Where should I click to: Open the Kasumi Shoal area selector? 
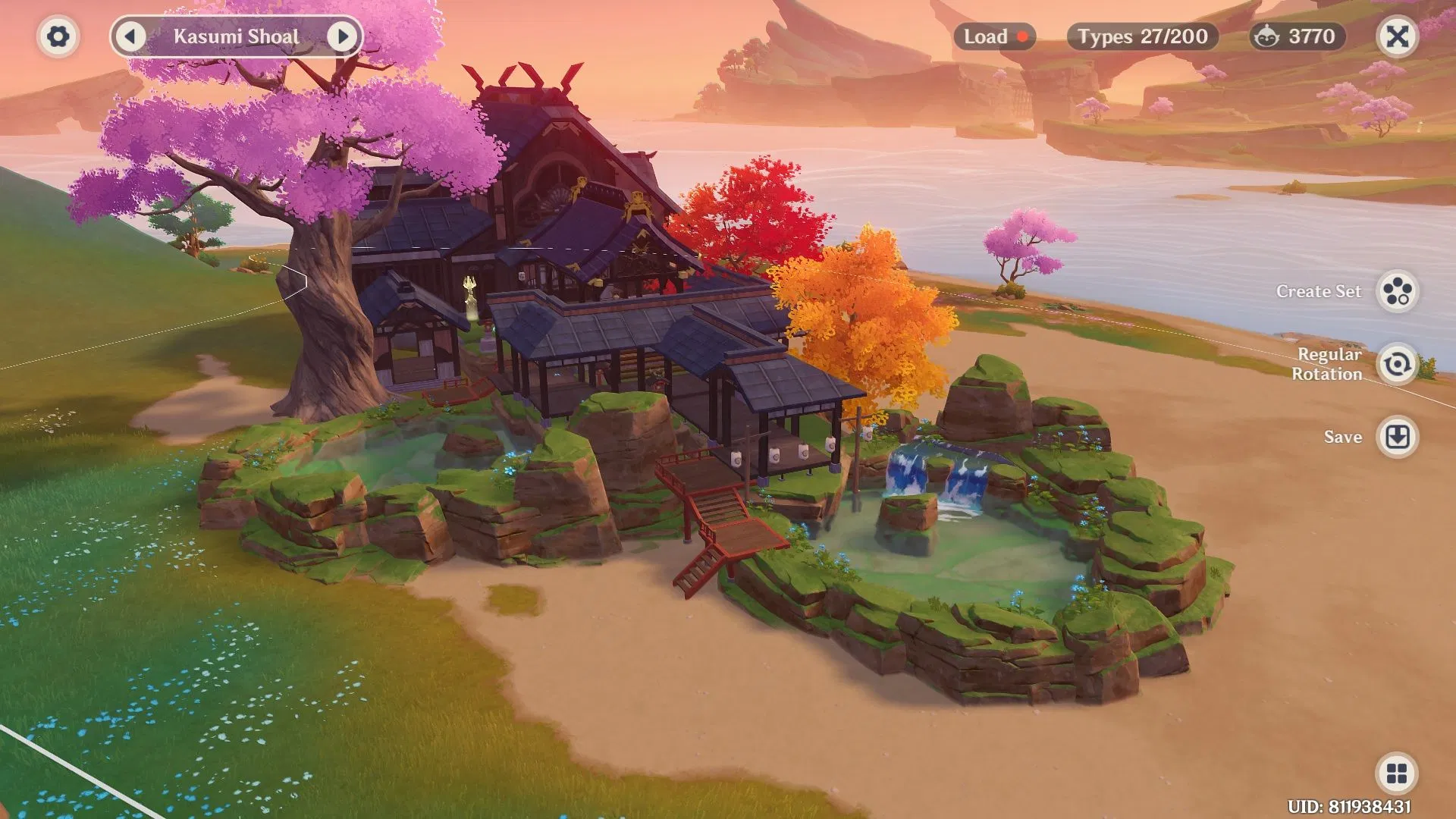[237, 36]
